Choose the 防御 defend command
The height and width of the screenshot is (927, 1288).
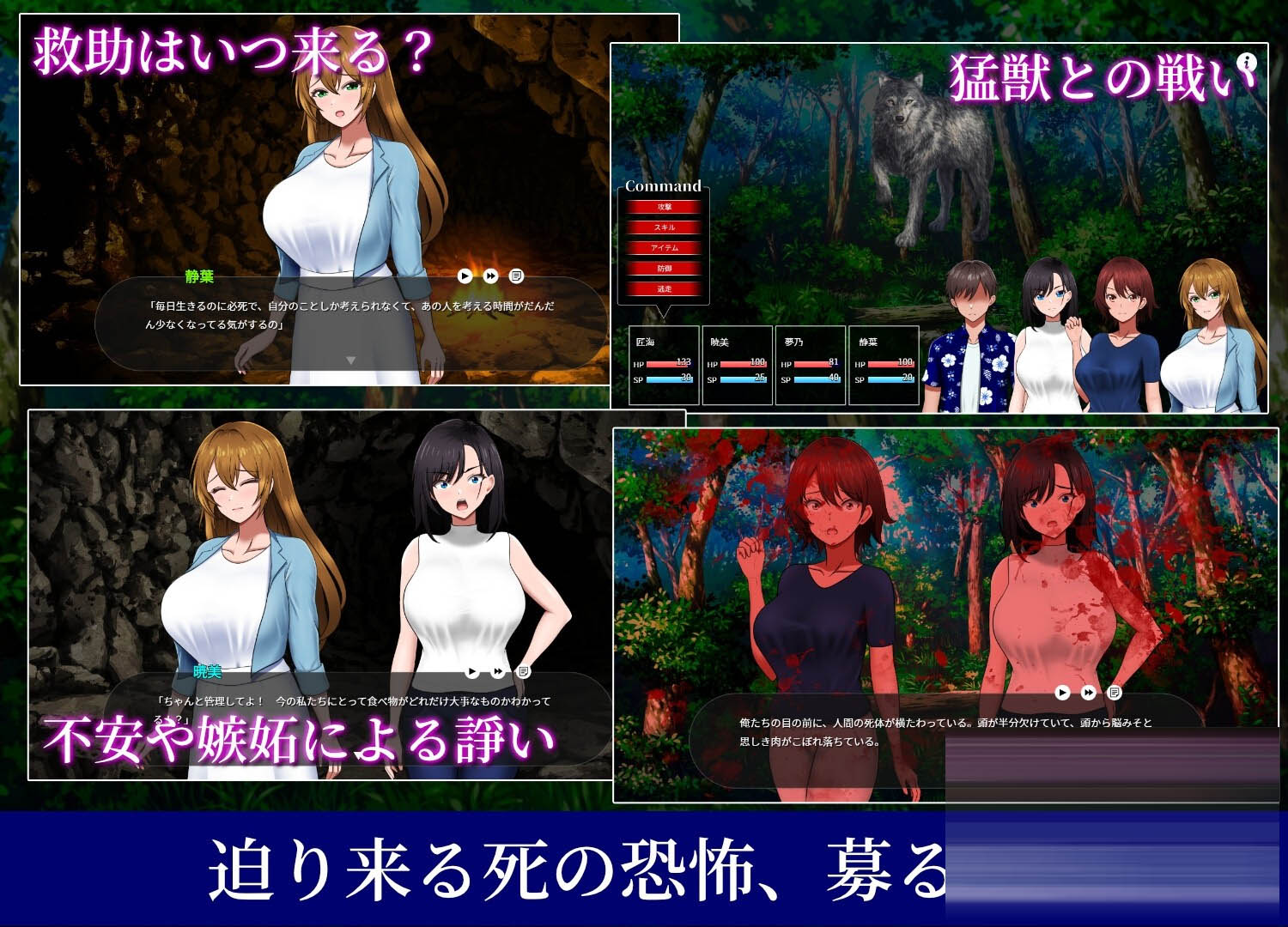click(x=664, y=269)
